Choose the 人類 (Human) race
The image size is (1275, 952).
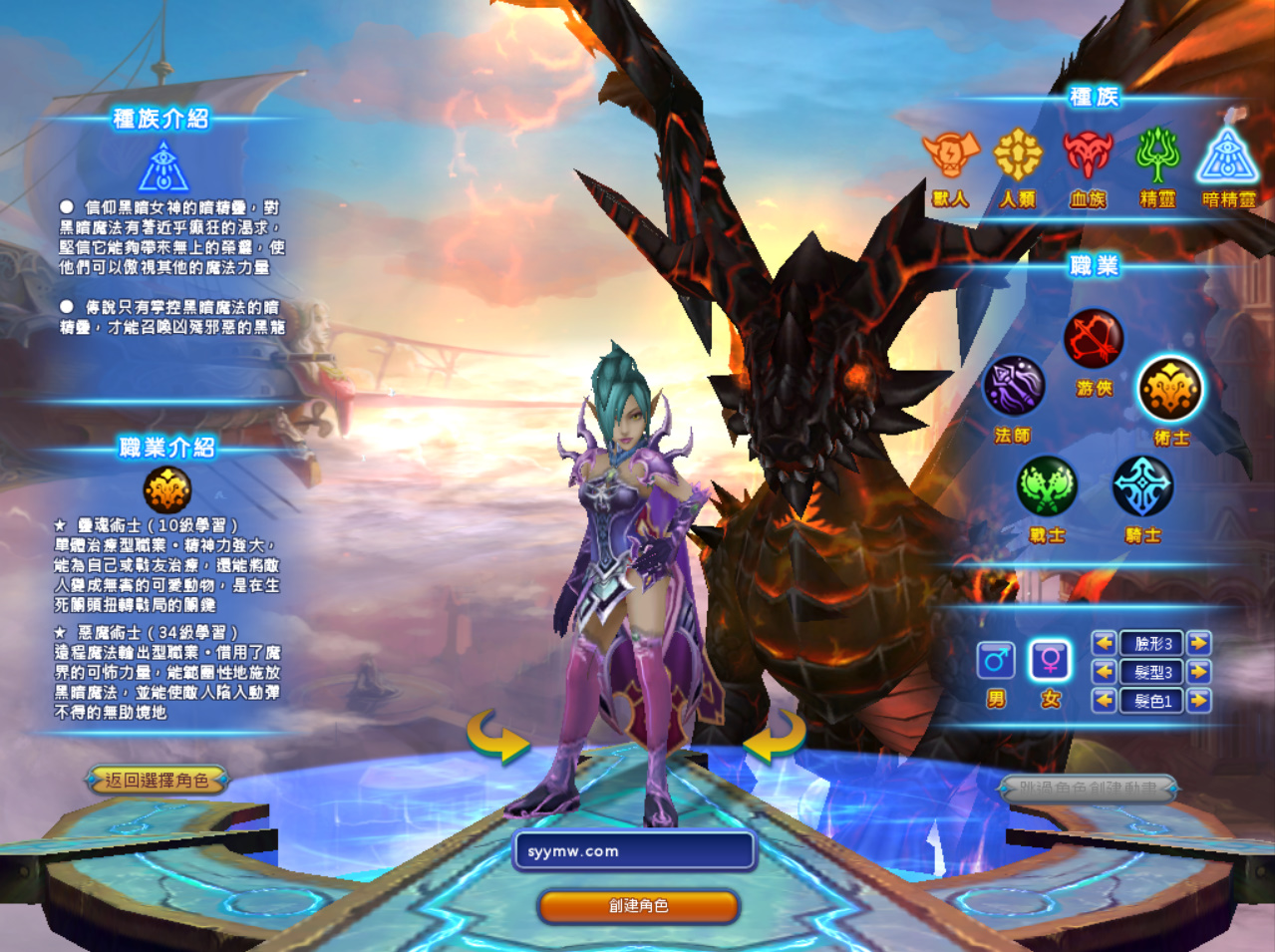click(1018, 156)
